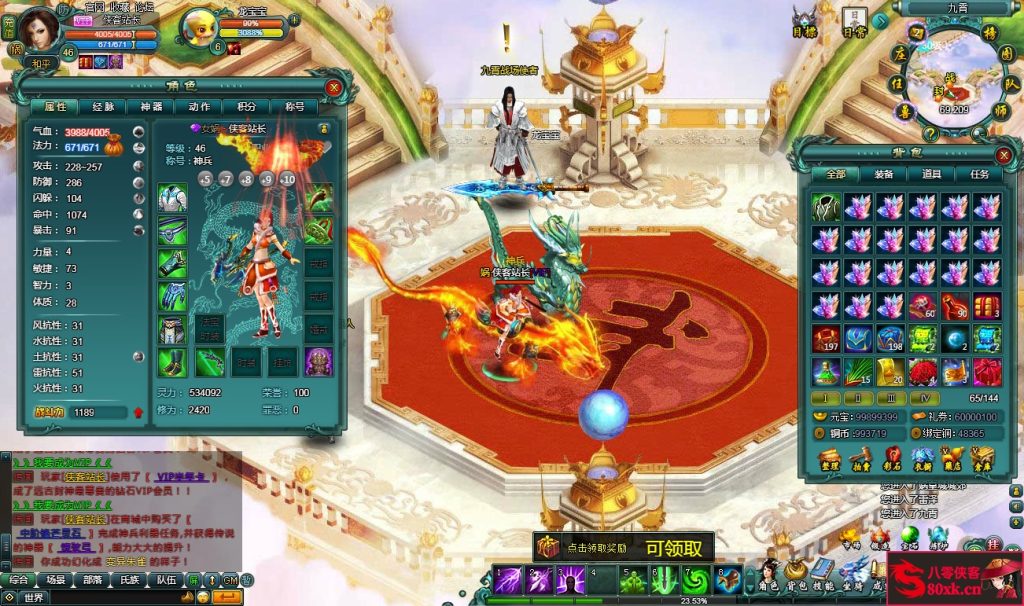Viewport: 1024px width, 606px height.
Task: Activate the purple lightning skill in slot 1
Action: (x=507, y=580)
